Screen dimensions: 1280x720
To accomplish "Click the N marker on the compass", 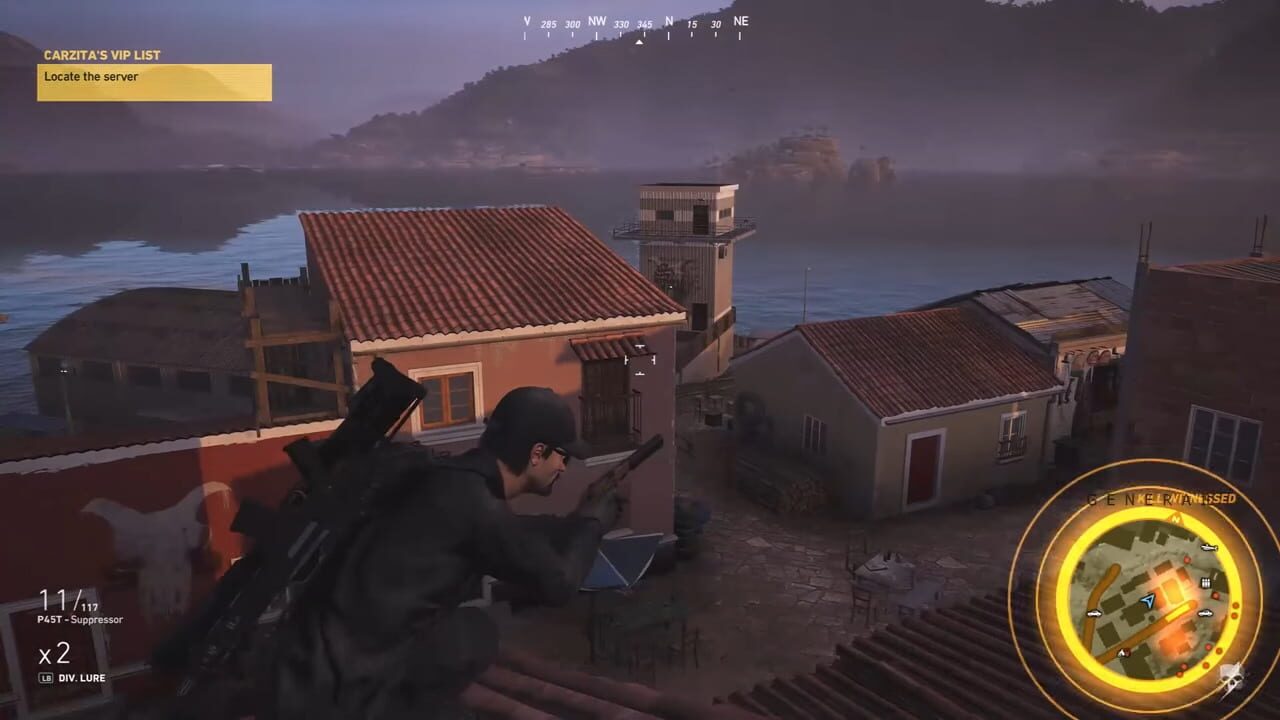I will (668, 19).
